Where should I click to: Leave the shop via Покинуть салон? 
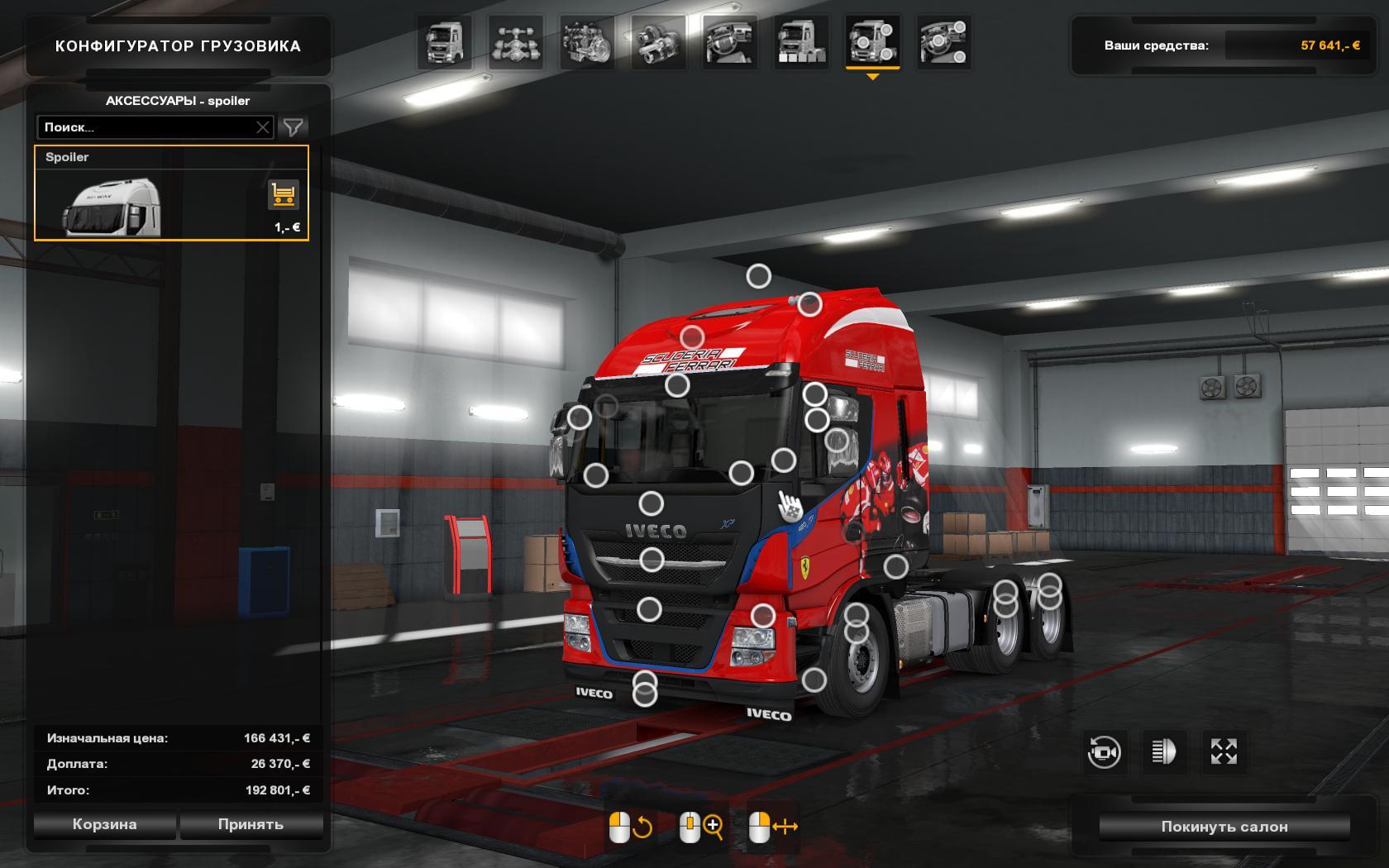tap(1224, 827)
